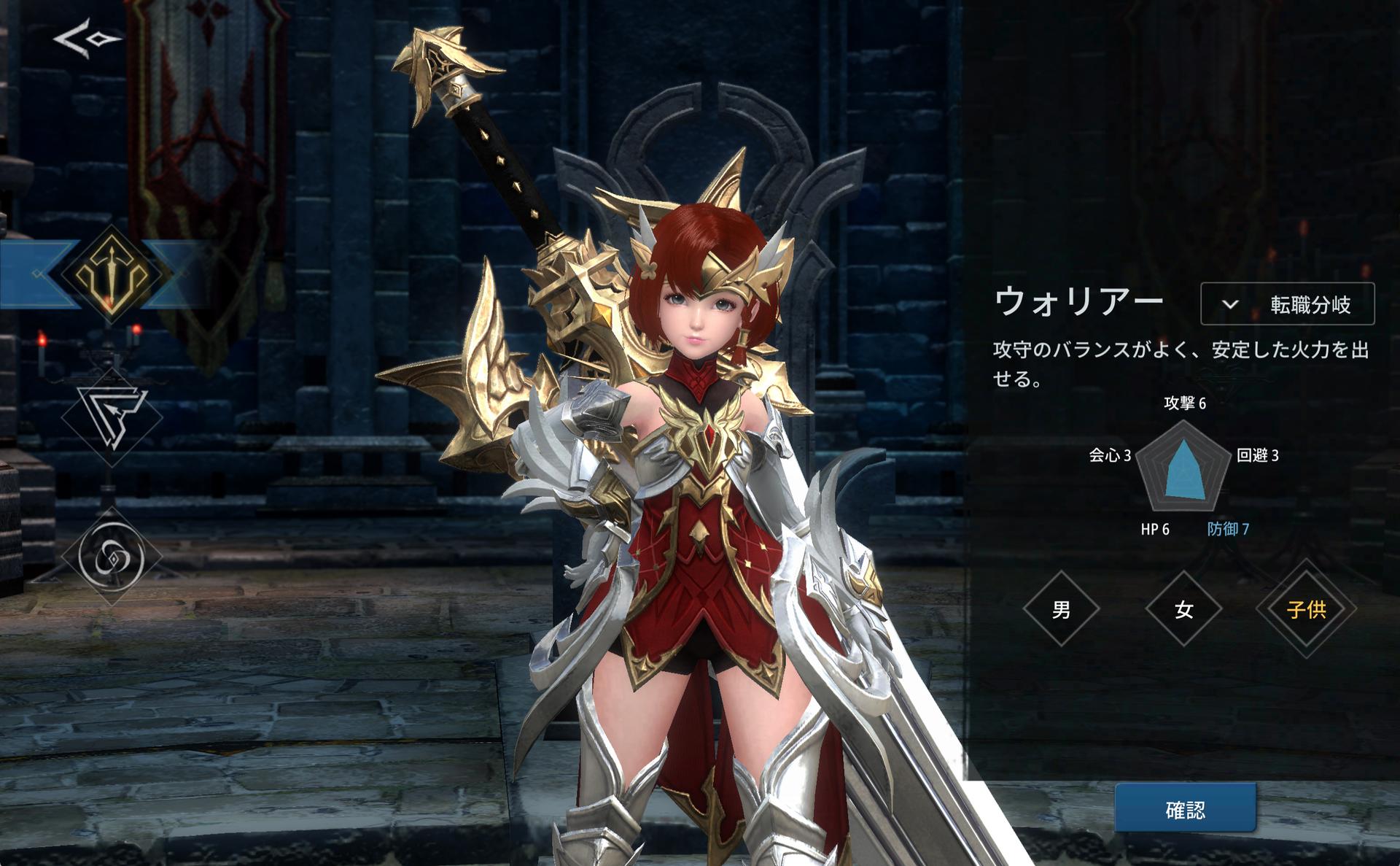
Task: Pick the swirl emblem class icon
Action: [x=111, y=557]
